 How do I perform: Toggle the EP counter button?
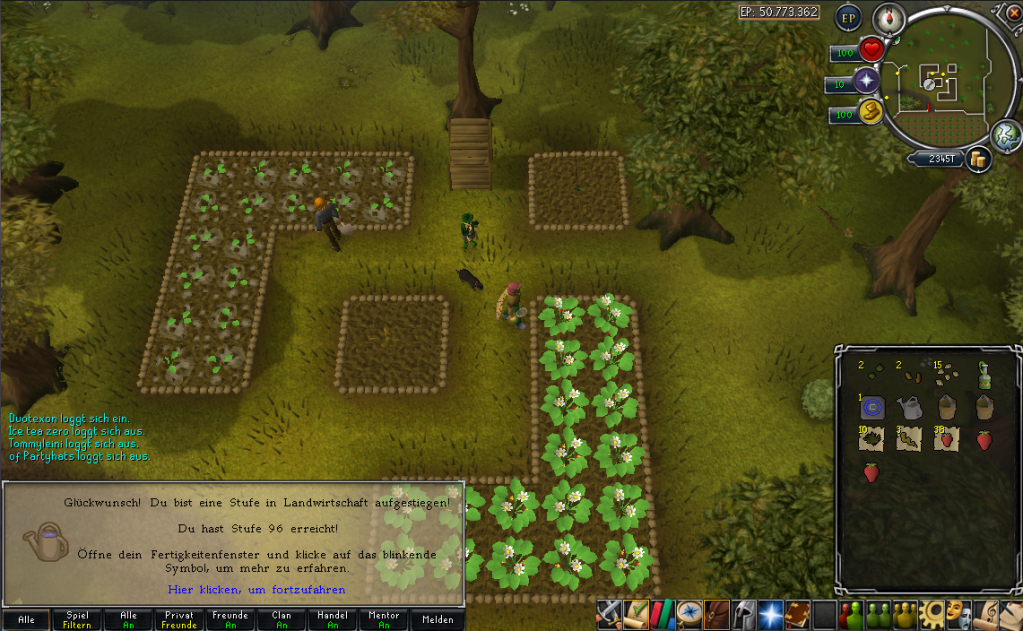click(849, 18)
